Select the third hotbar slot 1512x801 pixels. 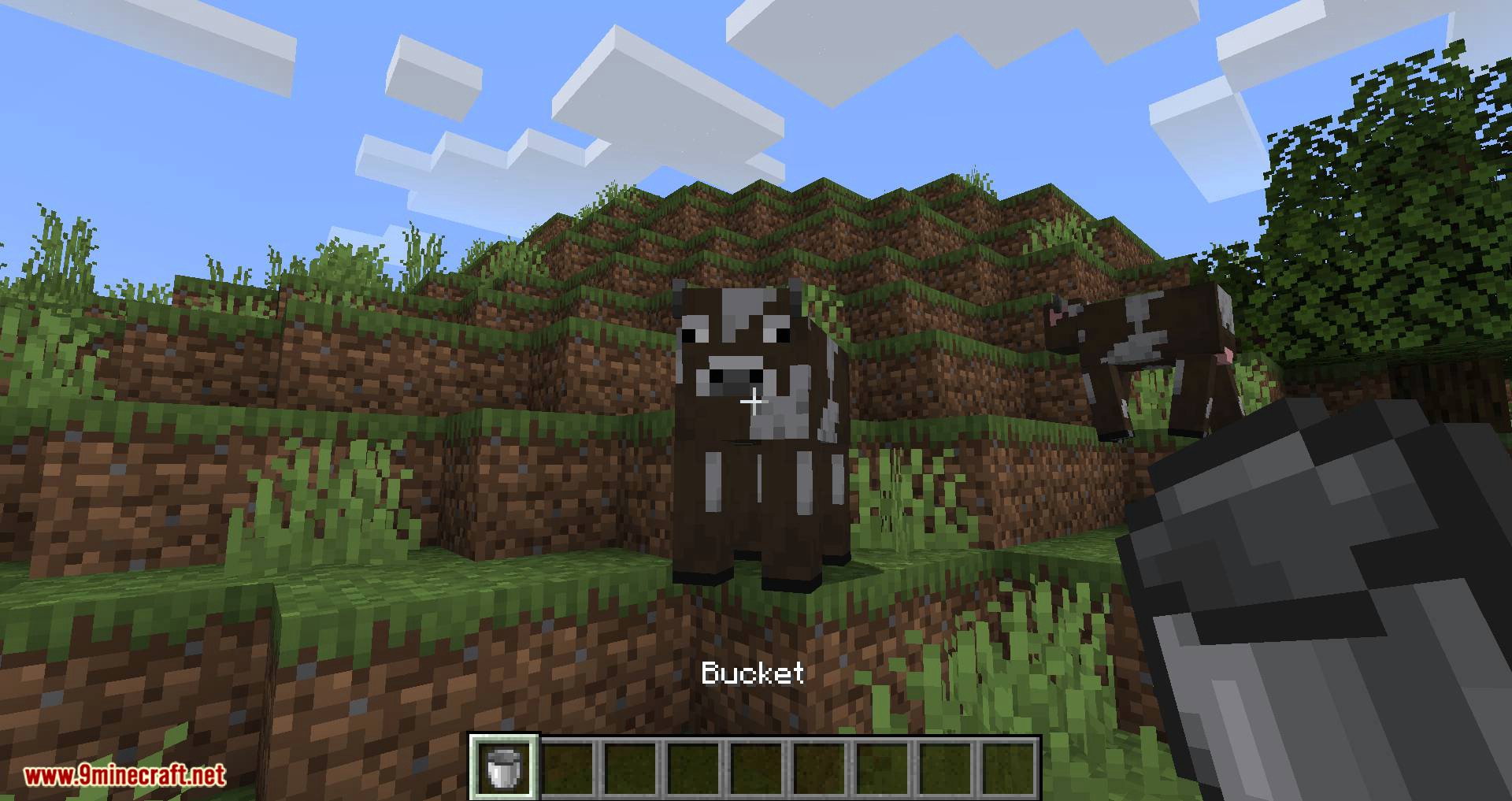tap(630, 768)
